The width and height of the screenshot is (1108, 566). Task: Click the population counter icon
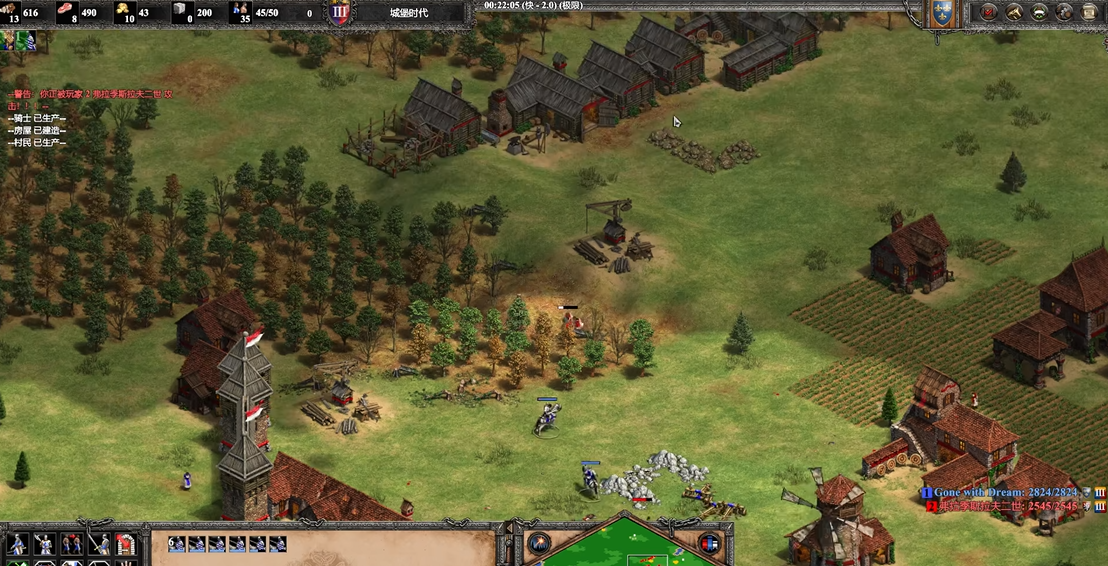[x=240, y=12]
